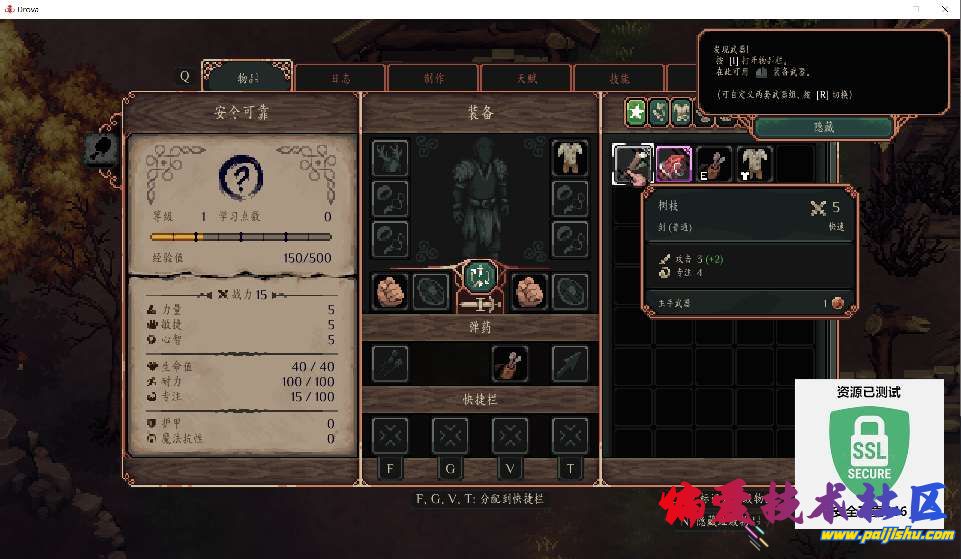
Task: Close the game window
Action: coord(945,9)
